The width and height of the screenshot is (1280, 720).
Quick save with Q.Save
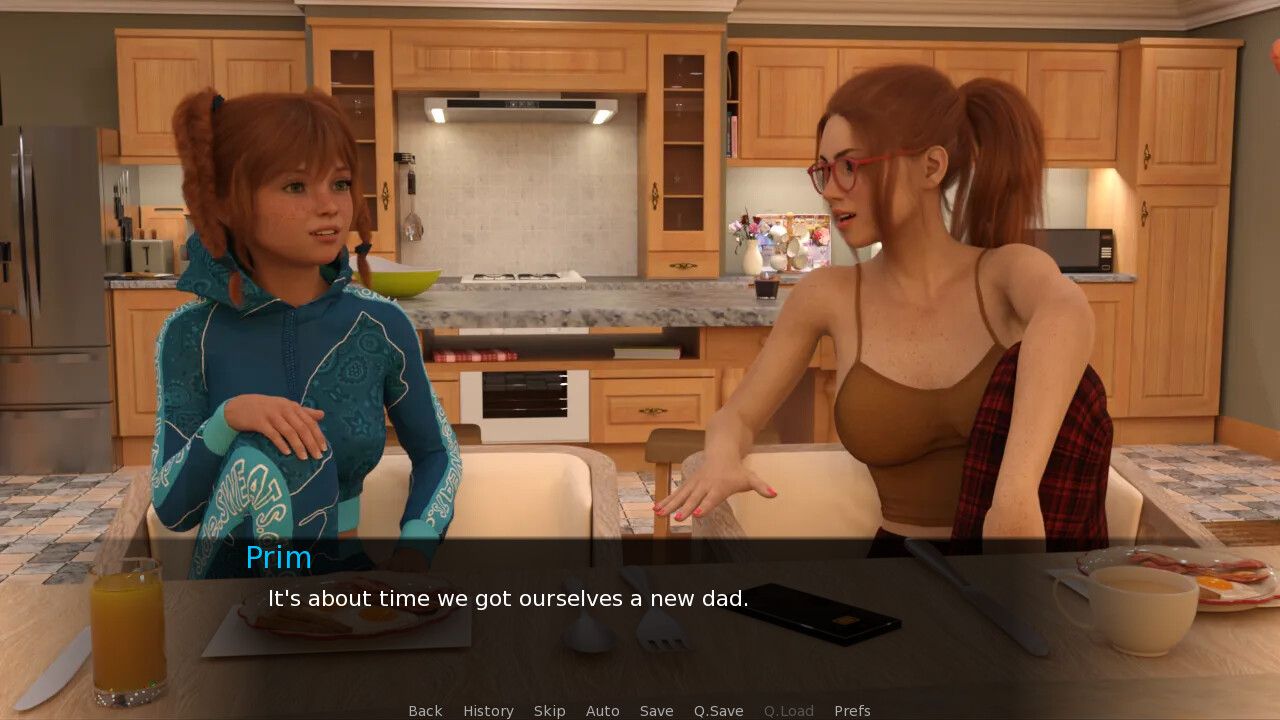pos(718,711)
